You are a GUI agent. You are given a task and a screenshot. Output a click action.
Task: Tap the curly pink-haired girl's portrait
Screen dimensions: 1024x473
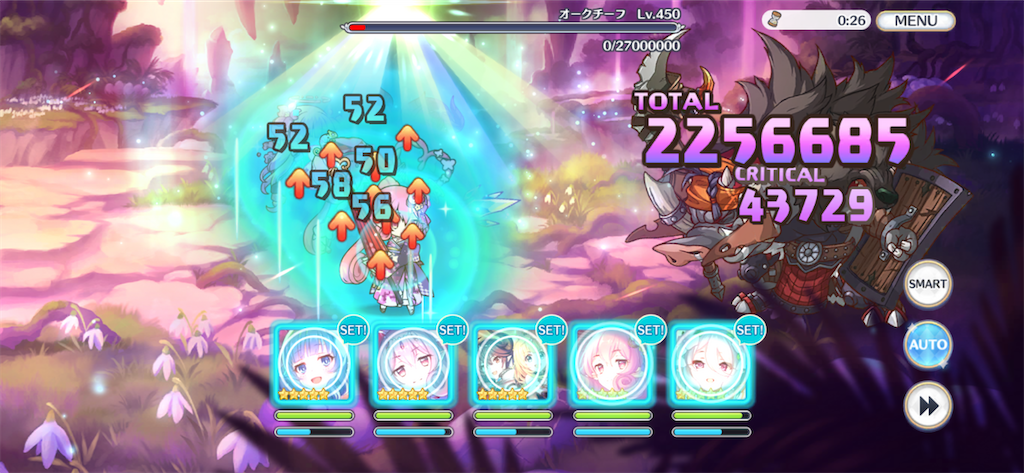click(610, 363)
